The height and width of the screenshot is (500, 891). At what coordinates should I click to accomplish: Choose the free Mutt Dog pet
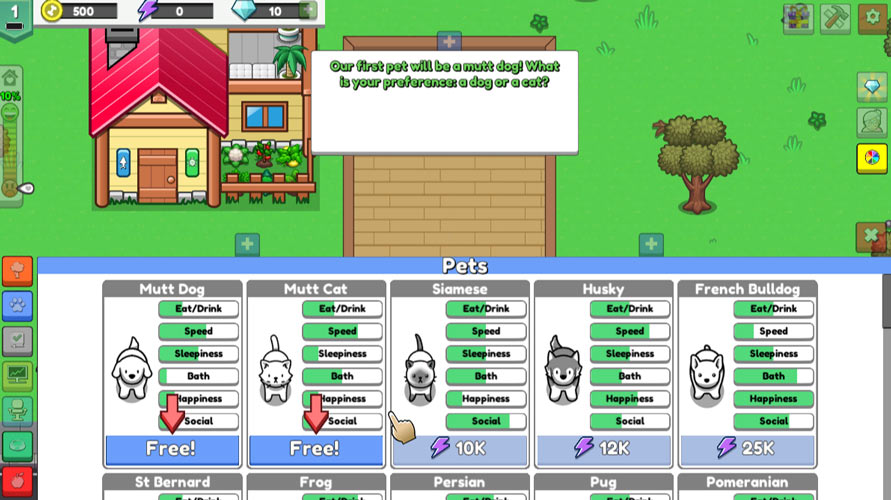click(172, 449)
